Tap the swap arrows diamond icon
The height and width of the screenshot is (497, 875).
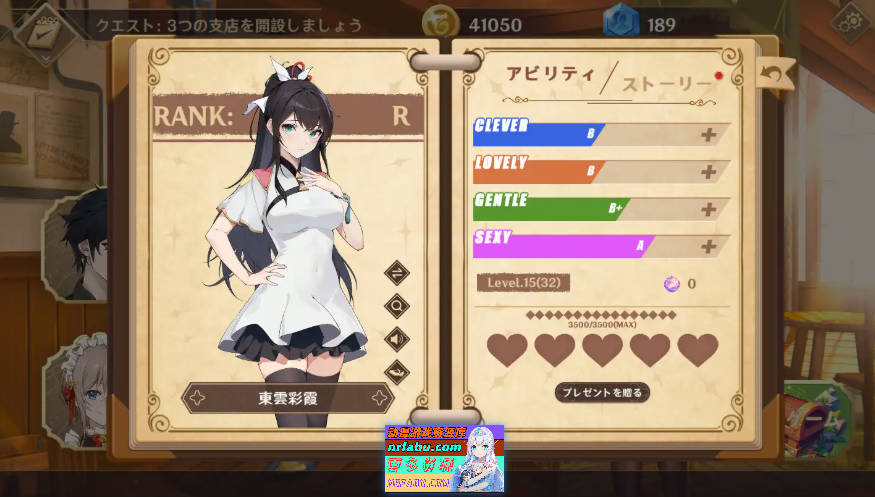[x=397, y=273]
